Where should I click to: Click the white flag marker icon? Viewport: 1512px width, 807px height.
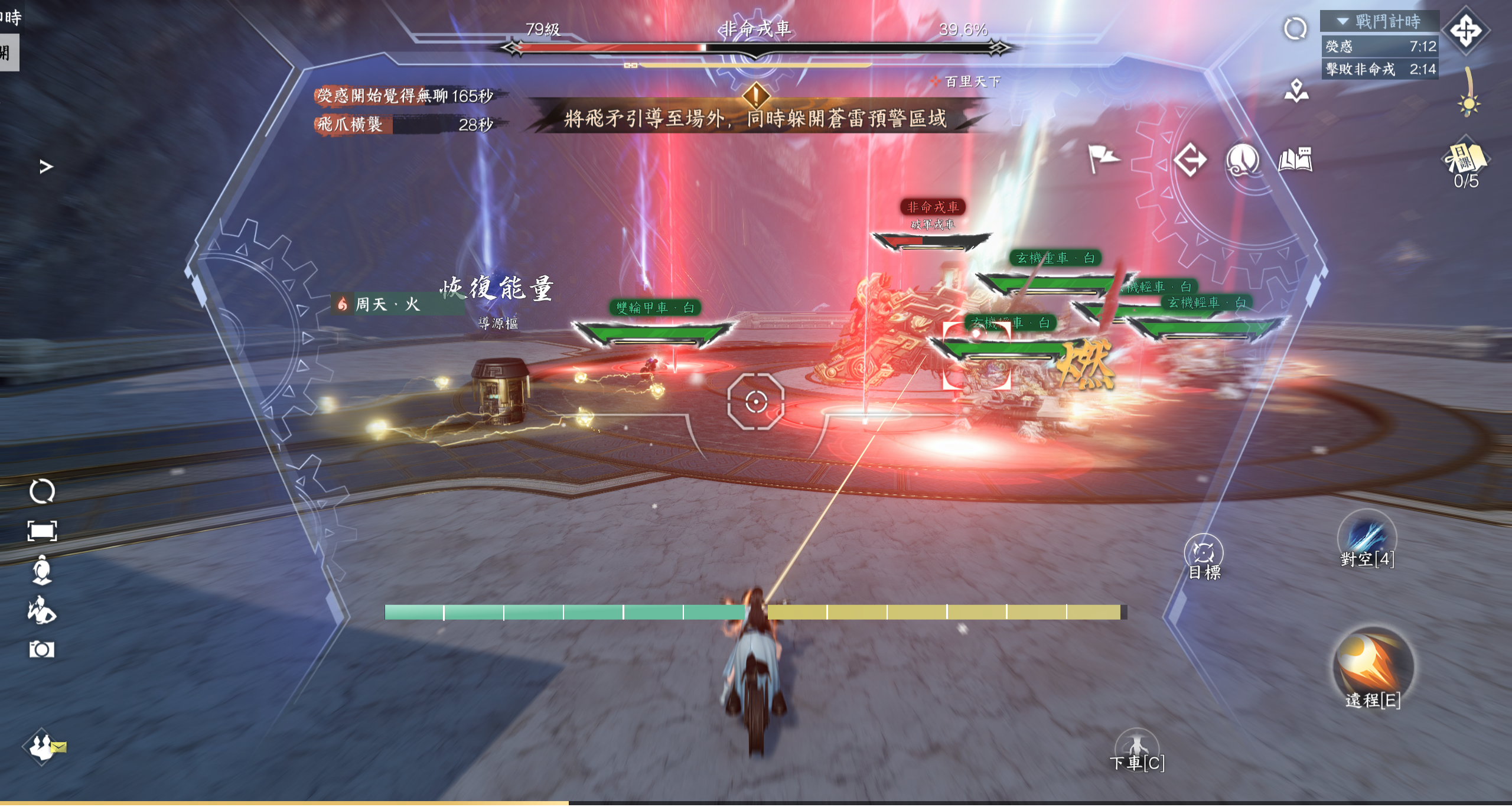click(x=1102, y=158)
